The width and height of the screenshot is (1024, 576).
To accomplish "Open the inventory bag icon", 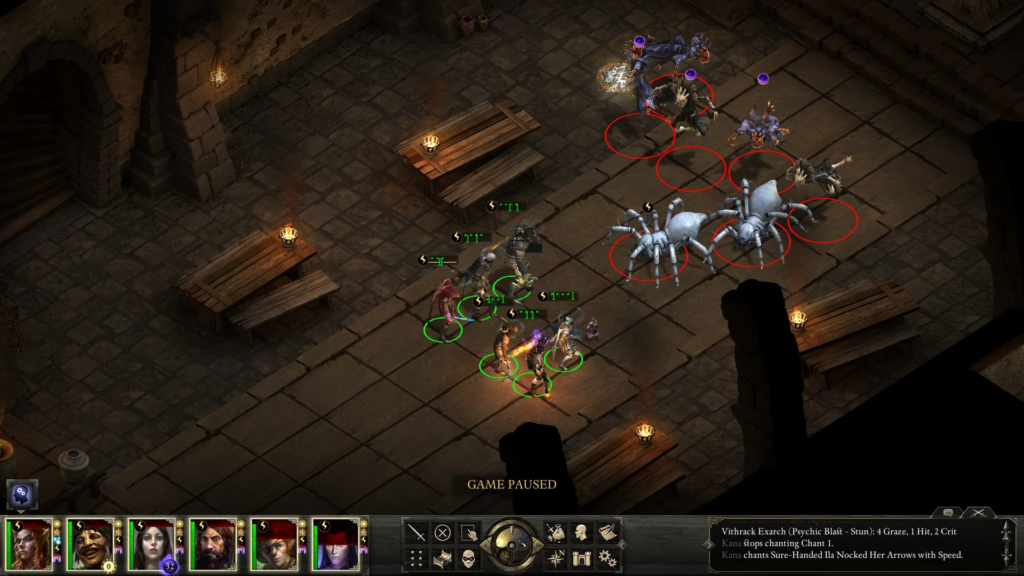I will click(555, 533).
